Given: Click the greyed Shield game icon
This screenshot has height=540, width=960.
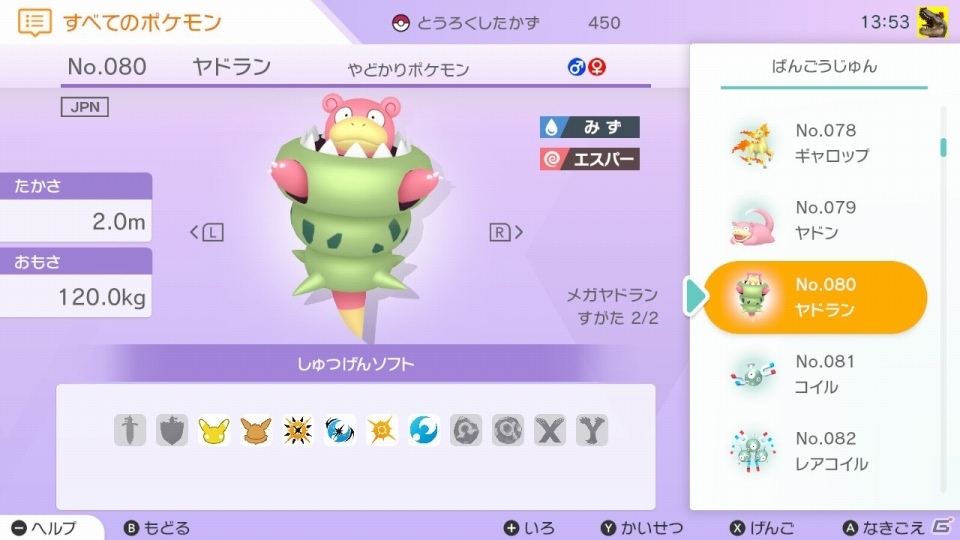Looking at the screenshot, I should click(x=172, y=430).
